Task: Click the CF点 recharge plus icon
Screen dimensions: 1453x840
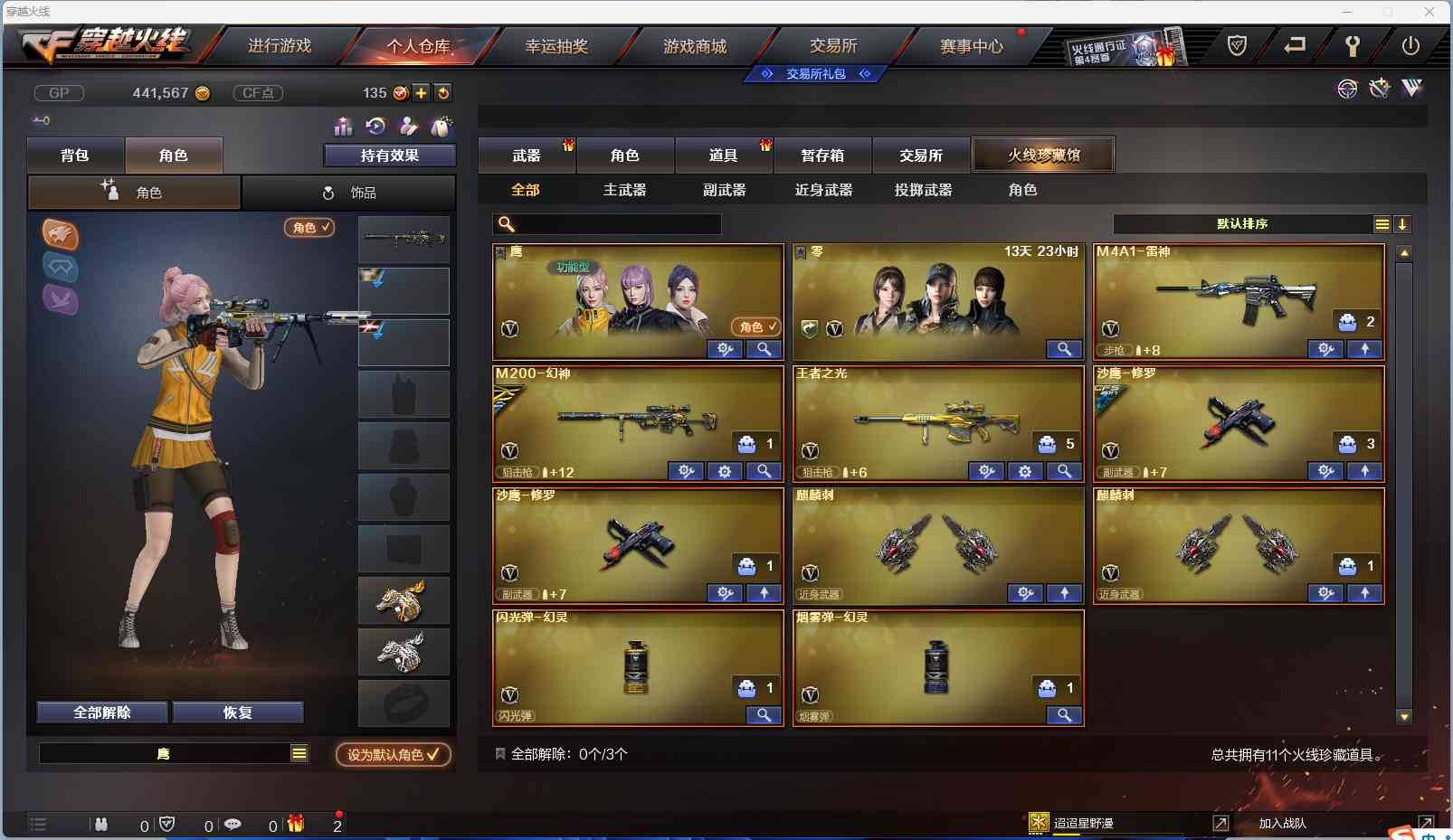Action: point(422,92)
